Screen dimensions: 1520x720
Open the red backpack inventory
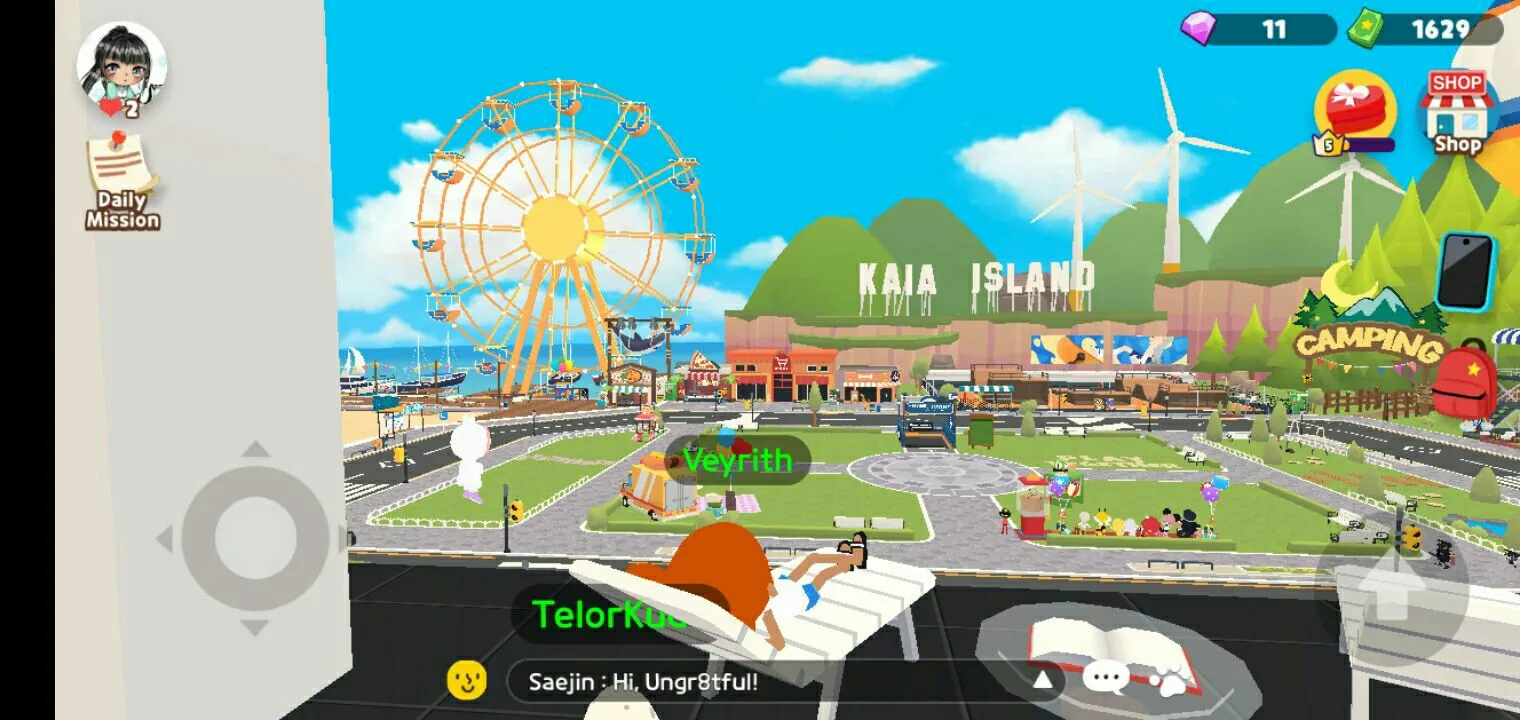click(x=1465, y=378)
